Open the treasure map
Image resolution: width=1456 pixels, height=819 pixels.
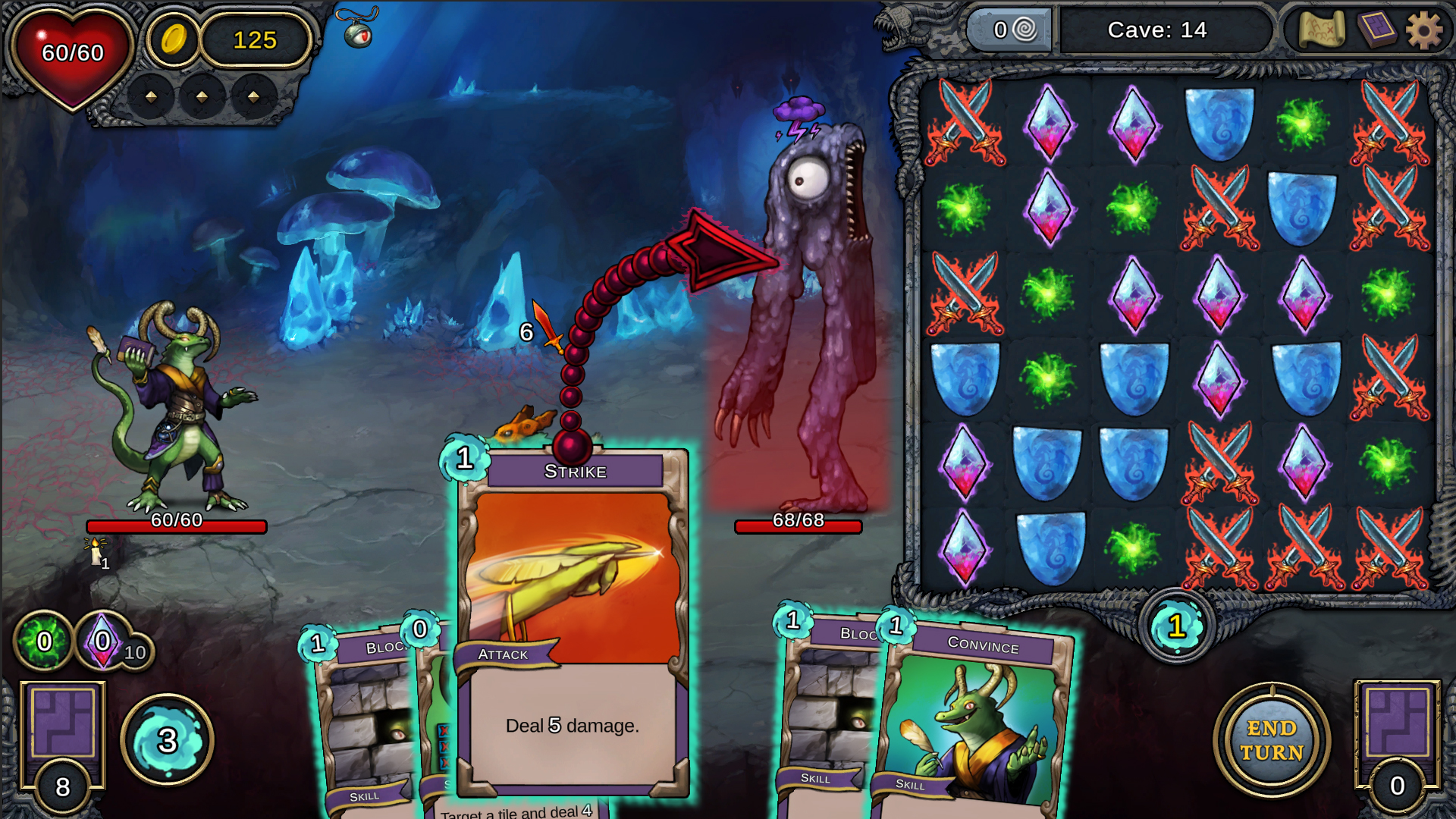1321,30
